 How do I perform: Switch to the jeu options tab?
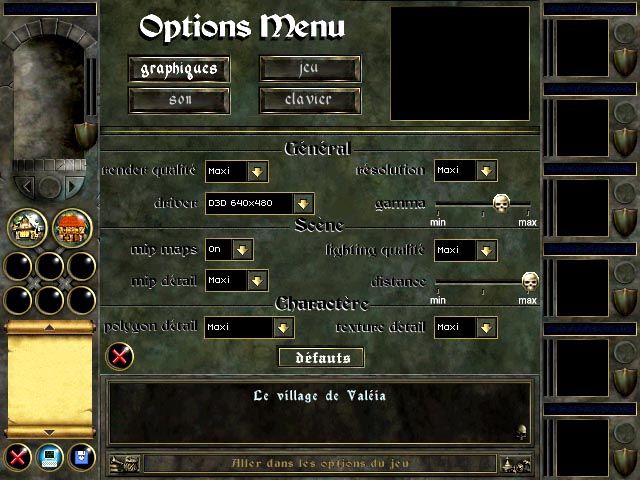click(309, 69)
